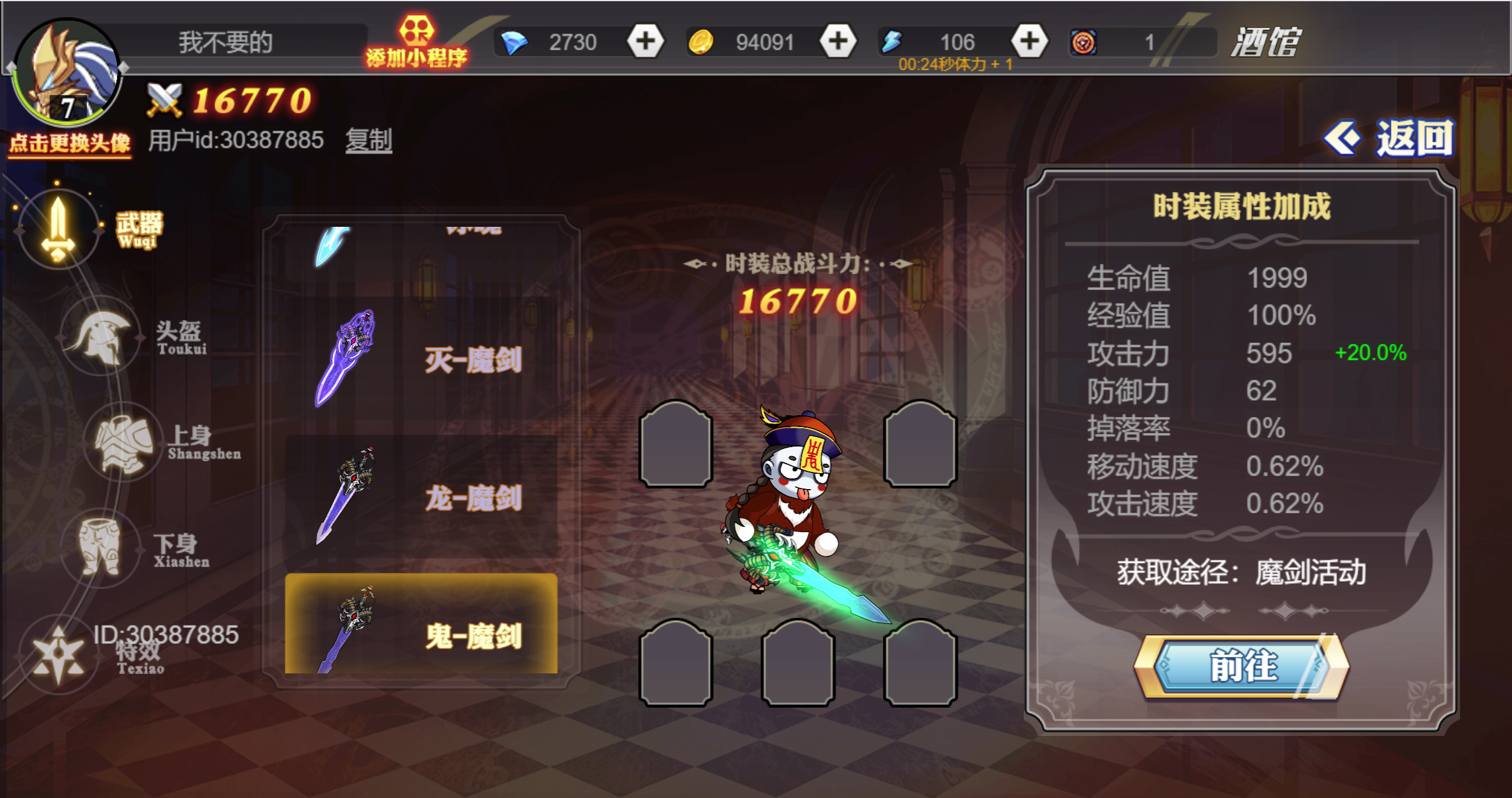Return to the previous screen
The width and height of the screenshot is (1512, 798).
coord(1390,138)
